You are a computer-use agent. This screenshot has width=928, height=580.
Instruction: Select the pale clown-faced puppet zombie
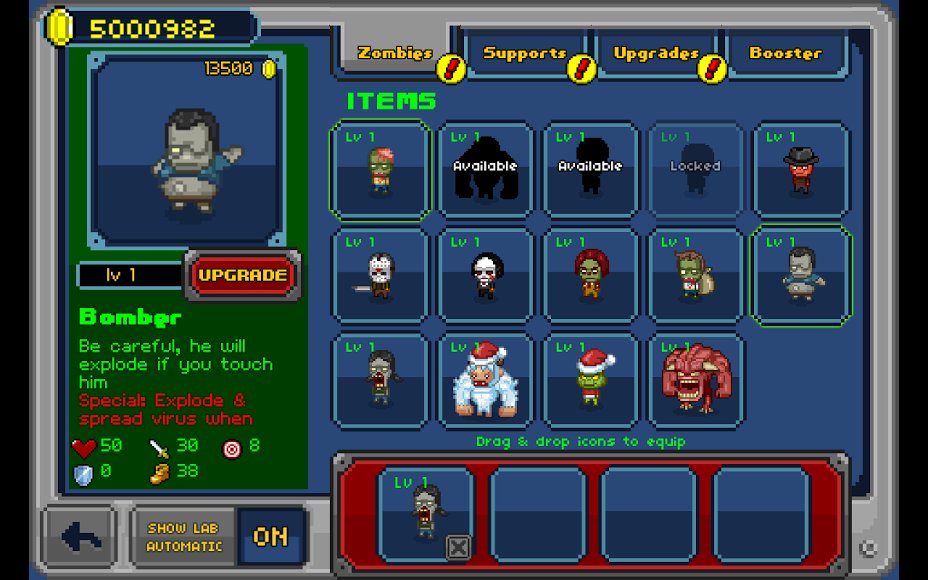[x=485, y=275]
